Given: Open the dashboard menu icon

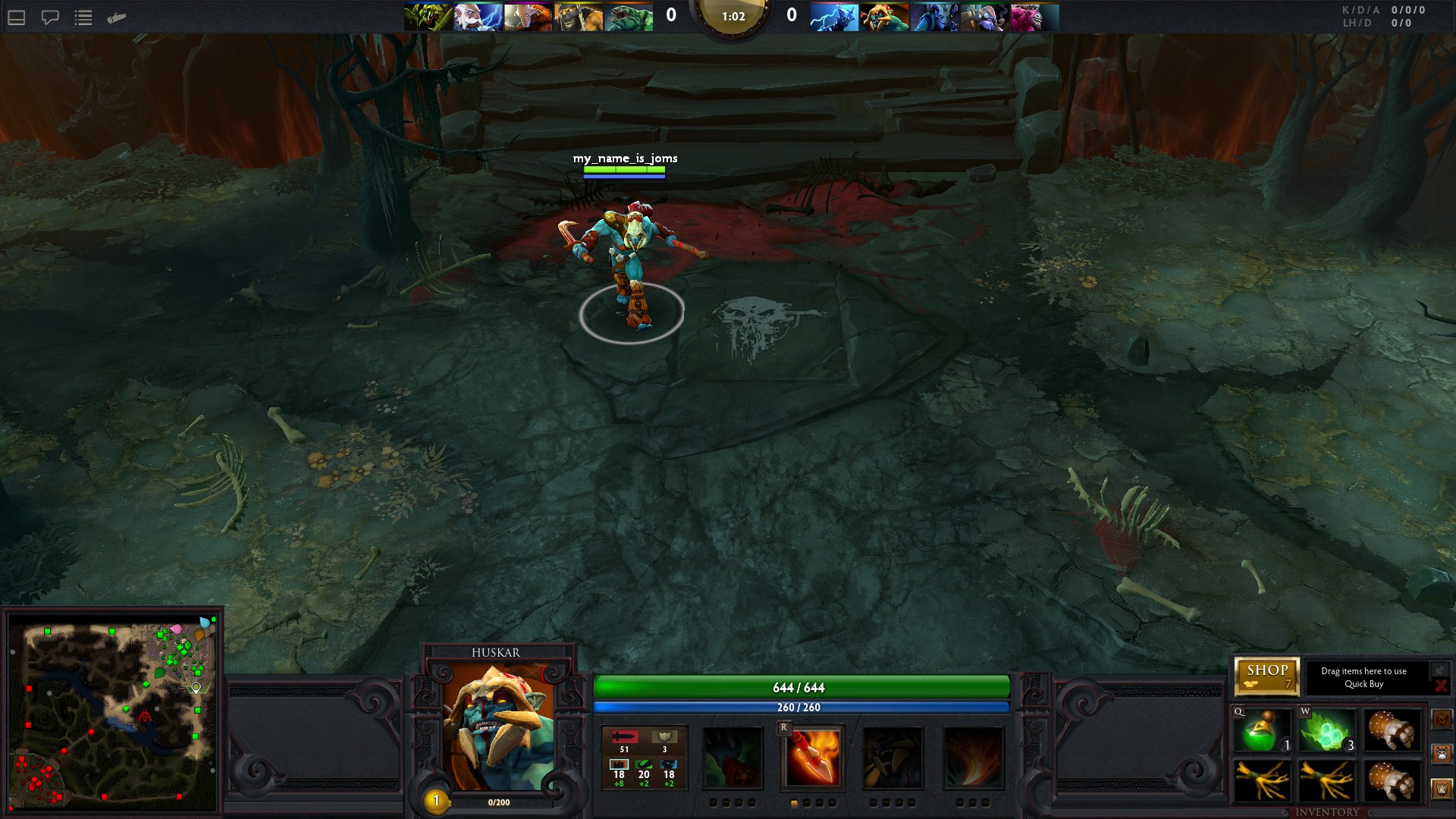Looking at the screenshot, I should click(x=17, y=17).
